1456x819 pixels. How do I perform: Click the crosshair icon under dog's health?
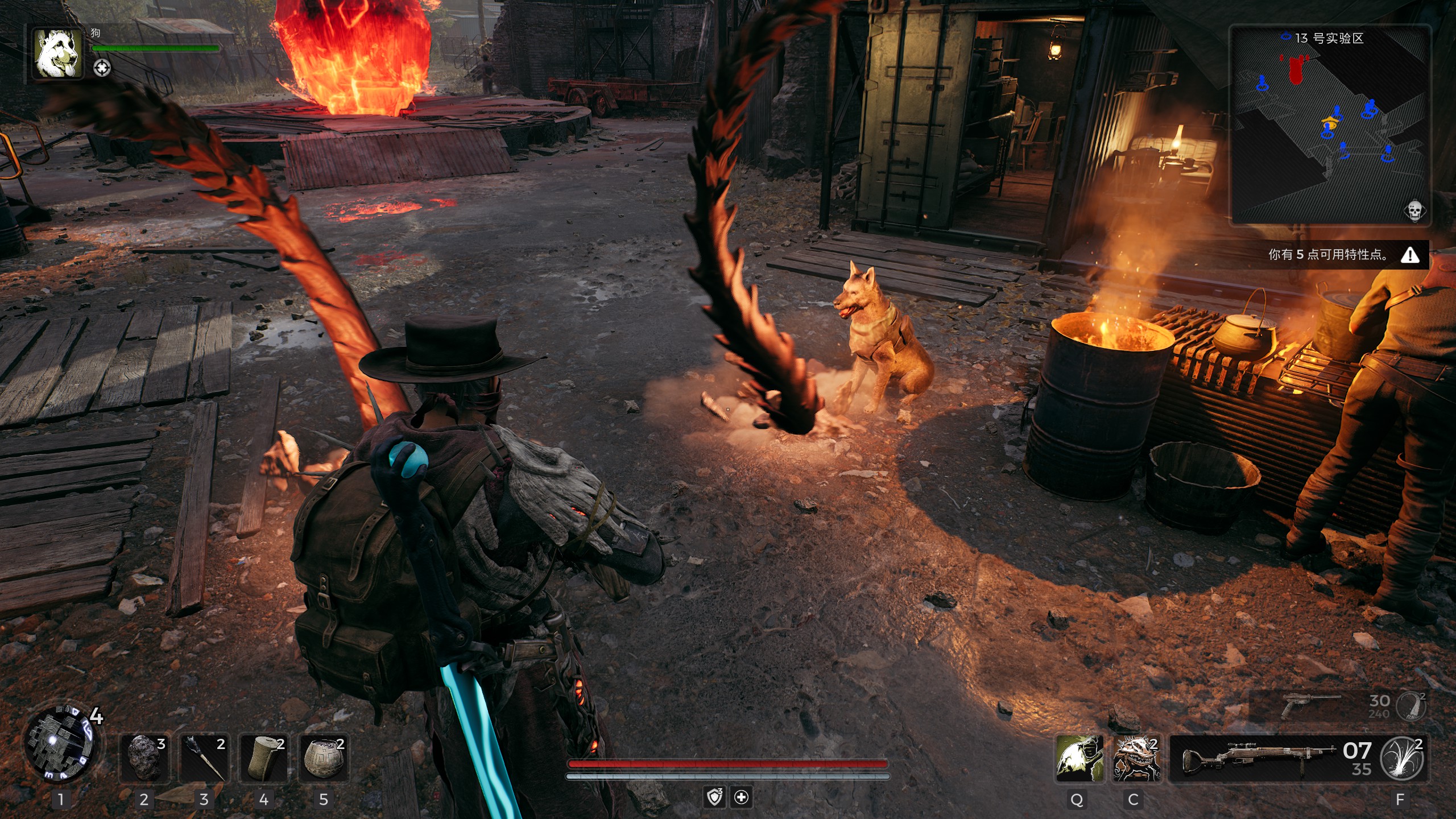(102, 68)
